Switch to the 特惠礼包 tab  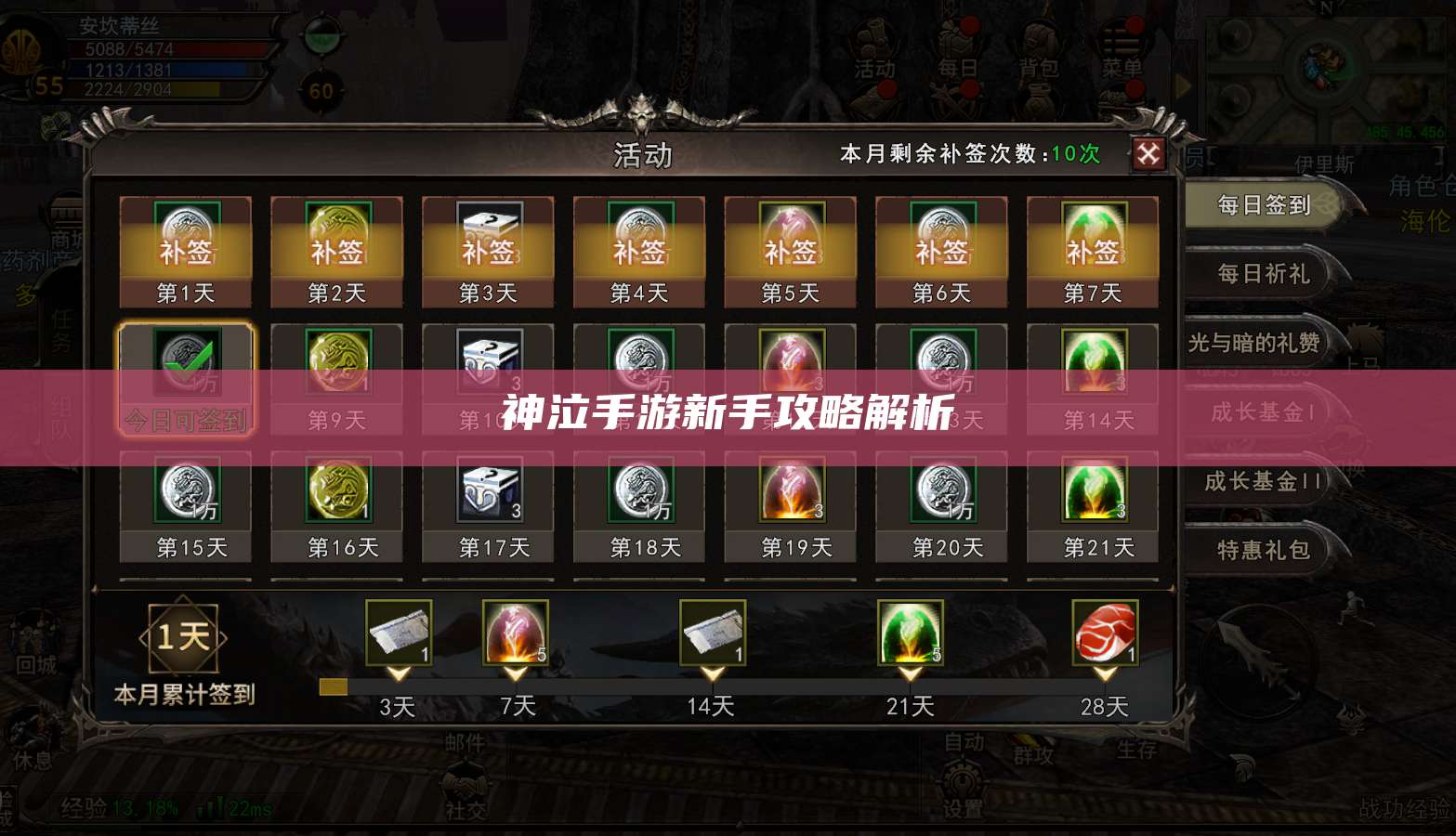1264,551
